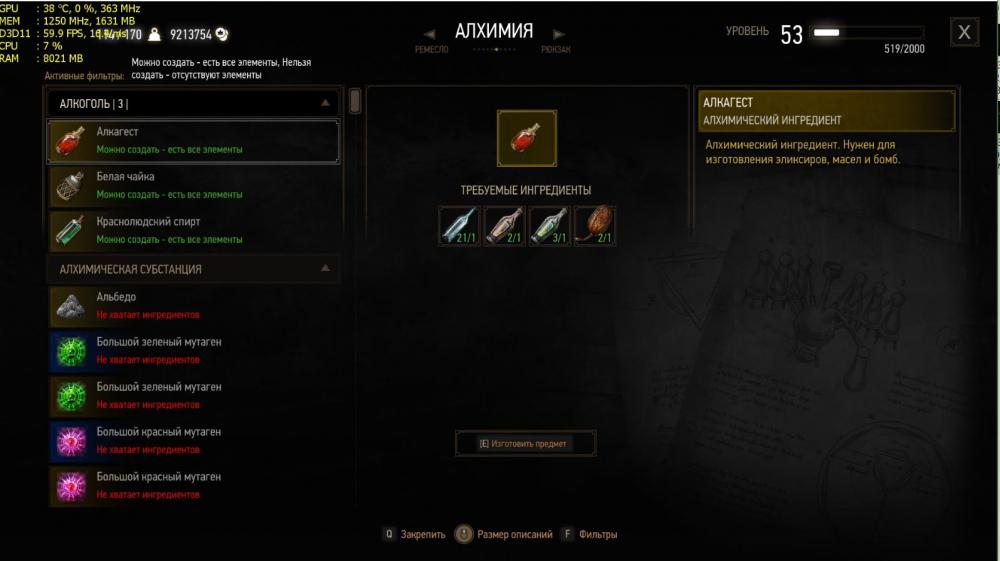Switch to the Ремесло tab

point(431,49)
